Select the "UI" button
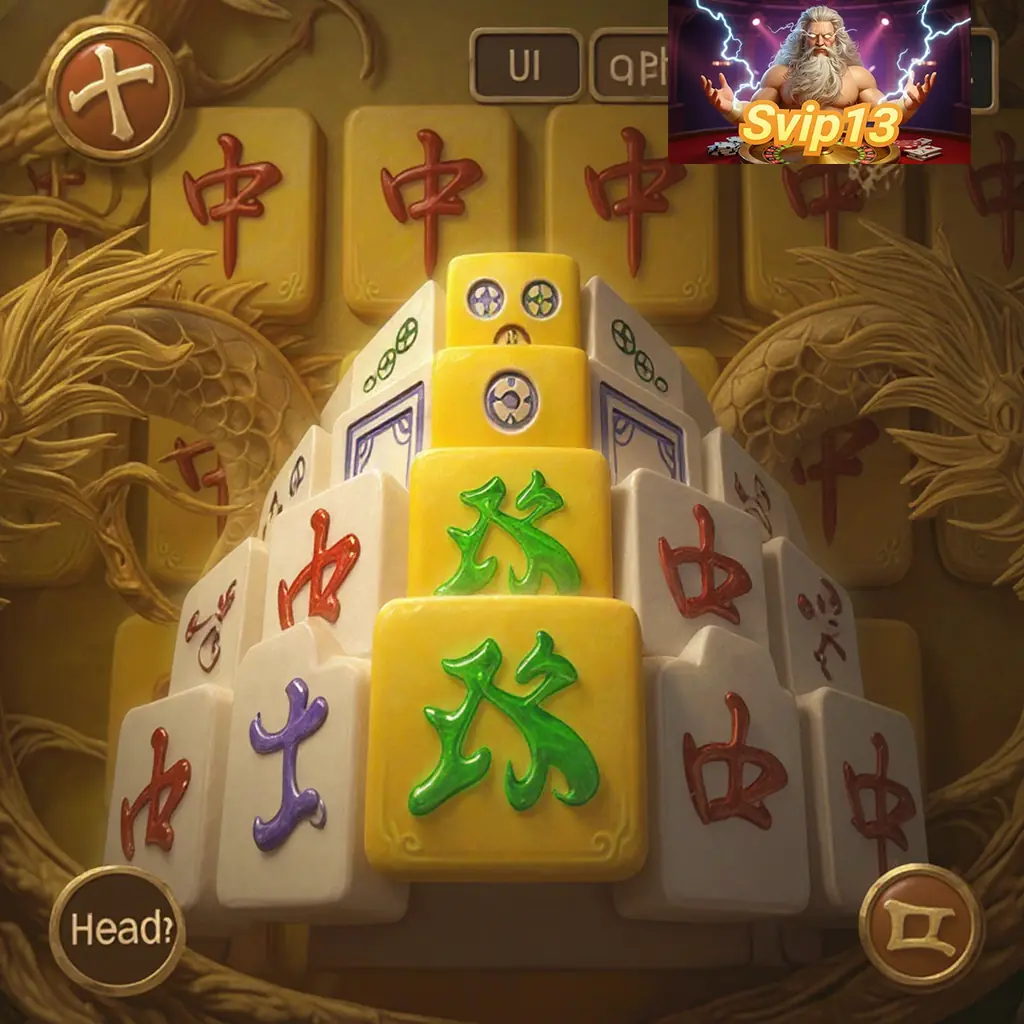 coord(526,65)
